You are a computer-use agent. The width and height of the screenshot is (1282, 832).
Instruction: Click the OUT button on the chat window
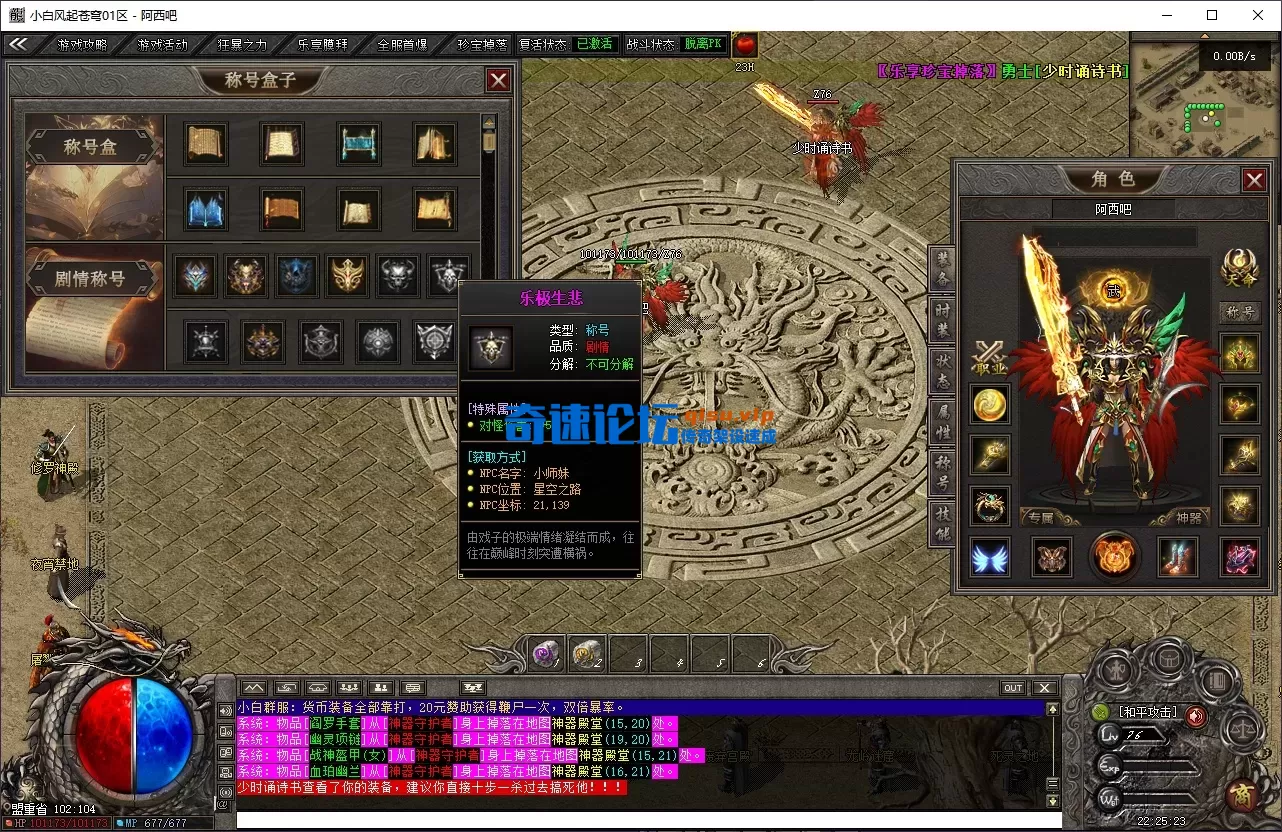tap(1013, 687)
